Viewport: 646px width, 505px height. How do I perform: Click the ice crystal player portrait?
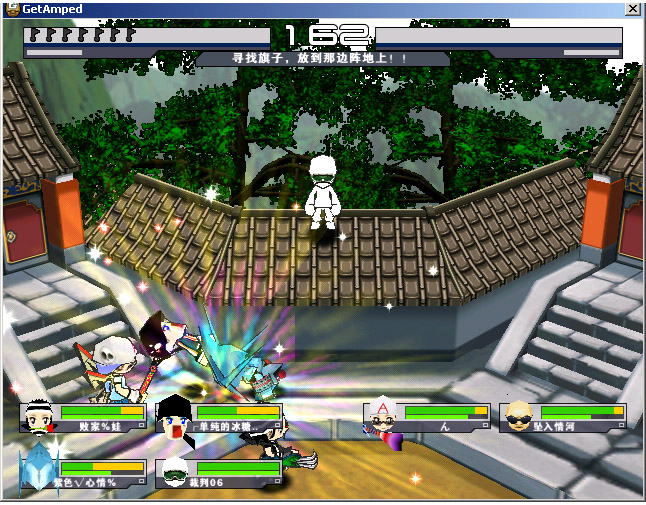[36, 472]
